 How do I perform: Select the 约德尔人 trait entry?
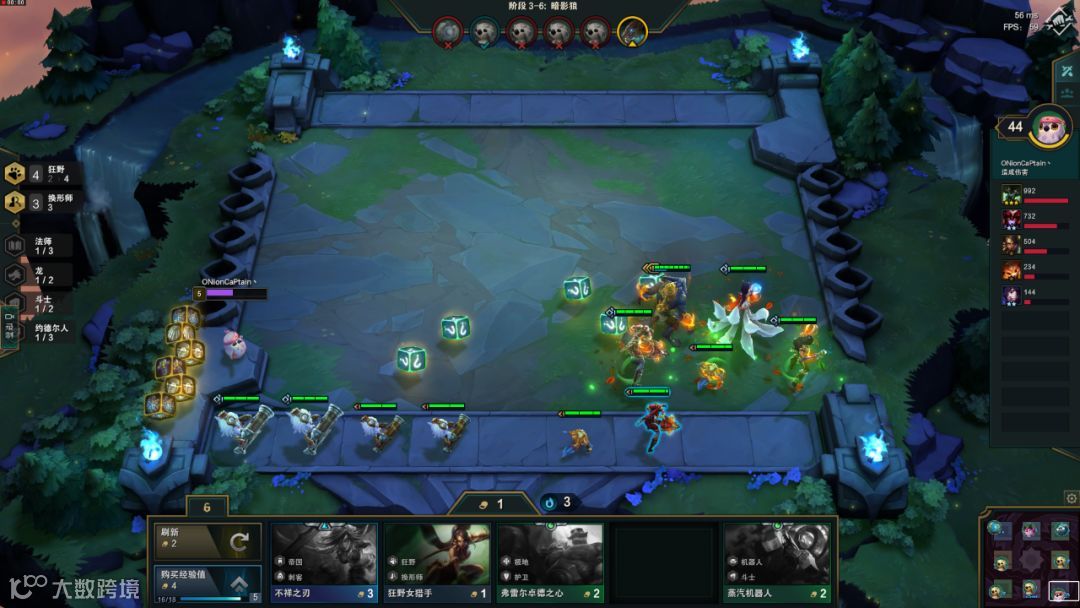42,332
